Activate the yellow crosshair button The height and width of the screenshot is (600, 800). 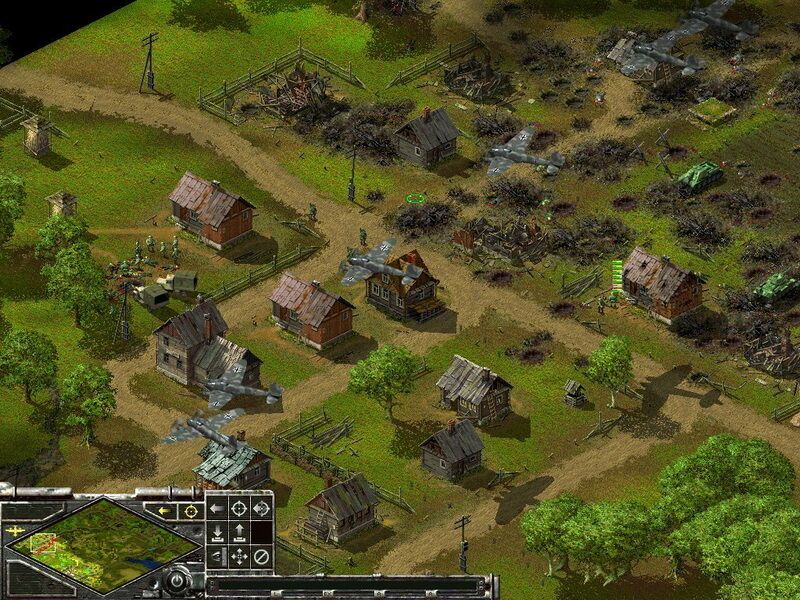point(188,510)
